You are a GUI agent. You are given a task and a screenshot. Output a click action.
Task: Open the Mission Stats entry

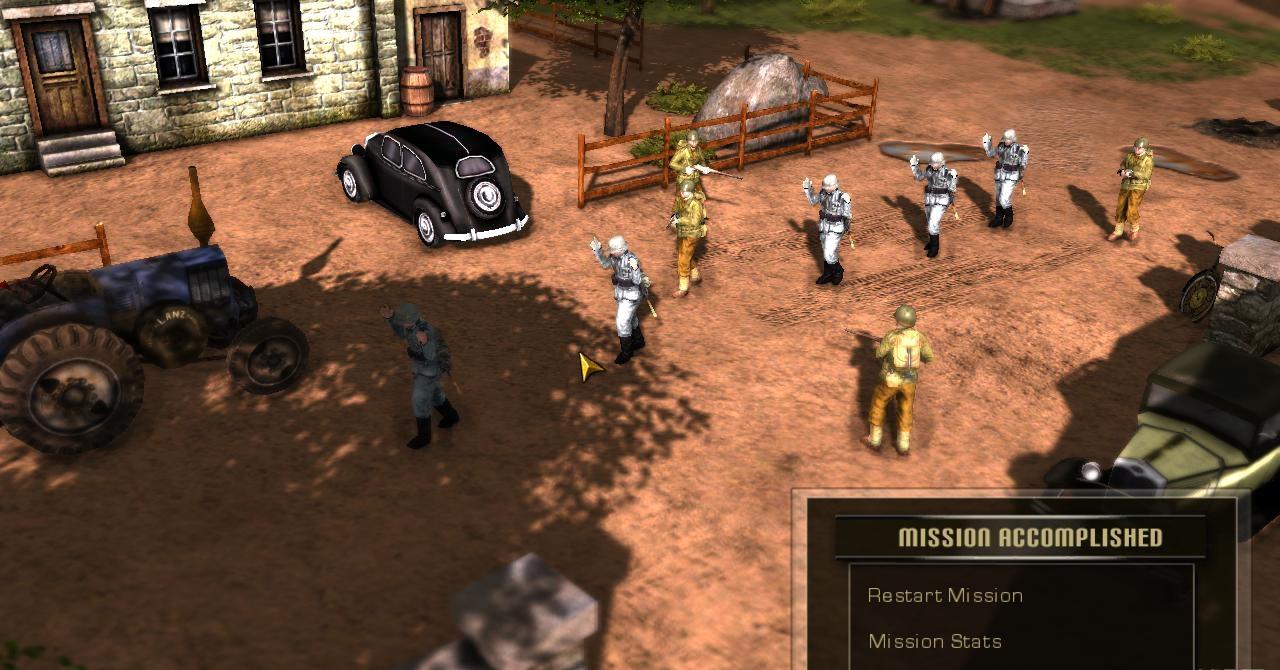pyautogui.click(x=934, y=642)
